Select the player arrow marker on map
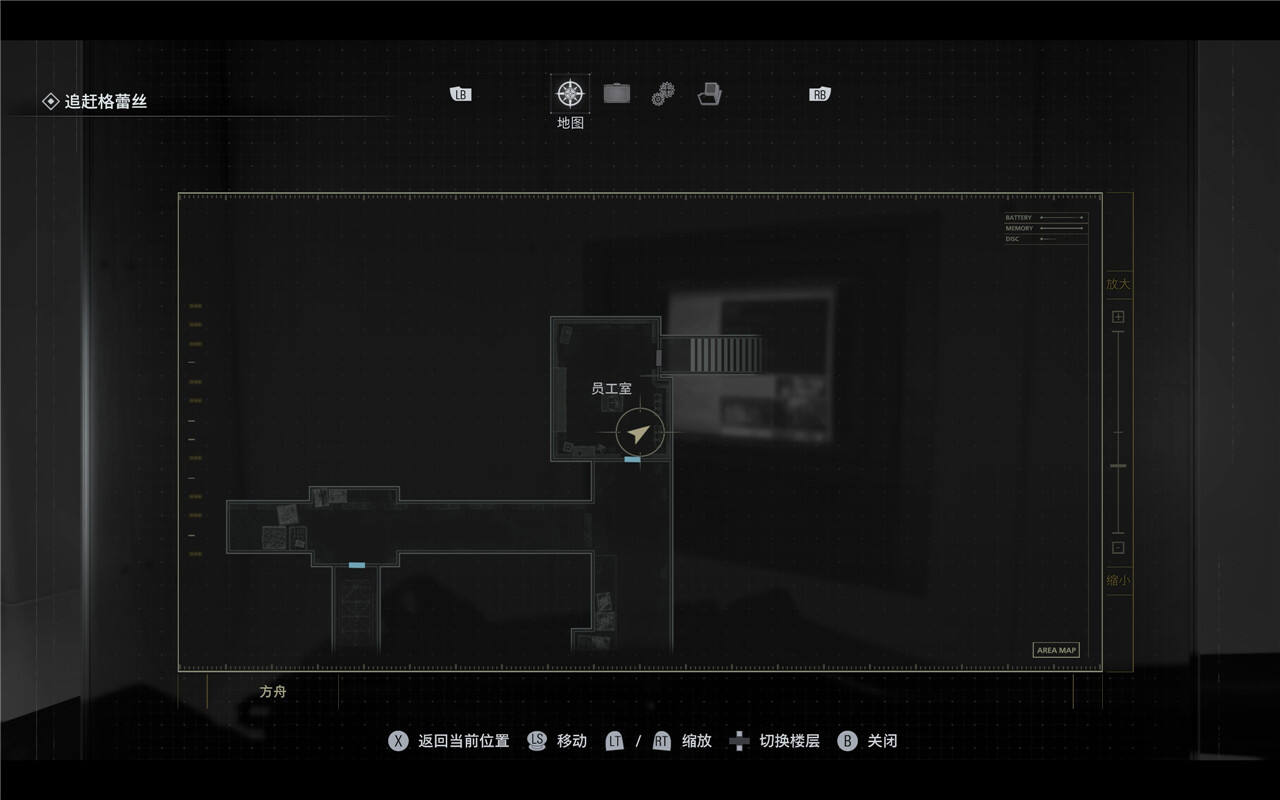The height and width of the screenshot is (800, 1280). pyautogui.click(x=639, y=434)
